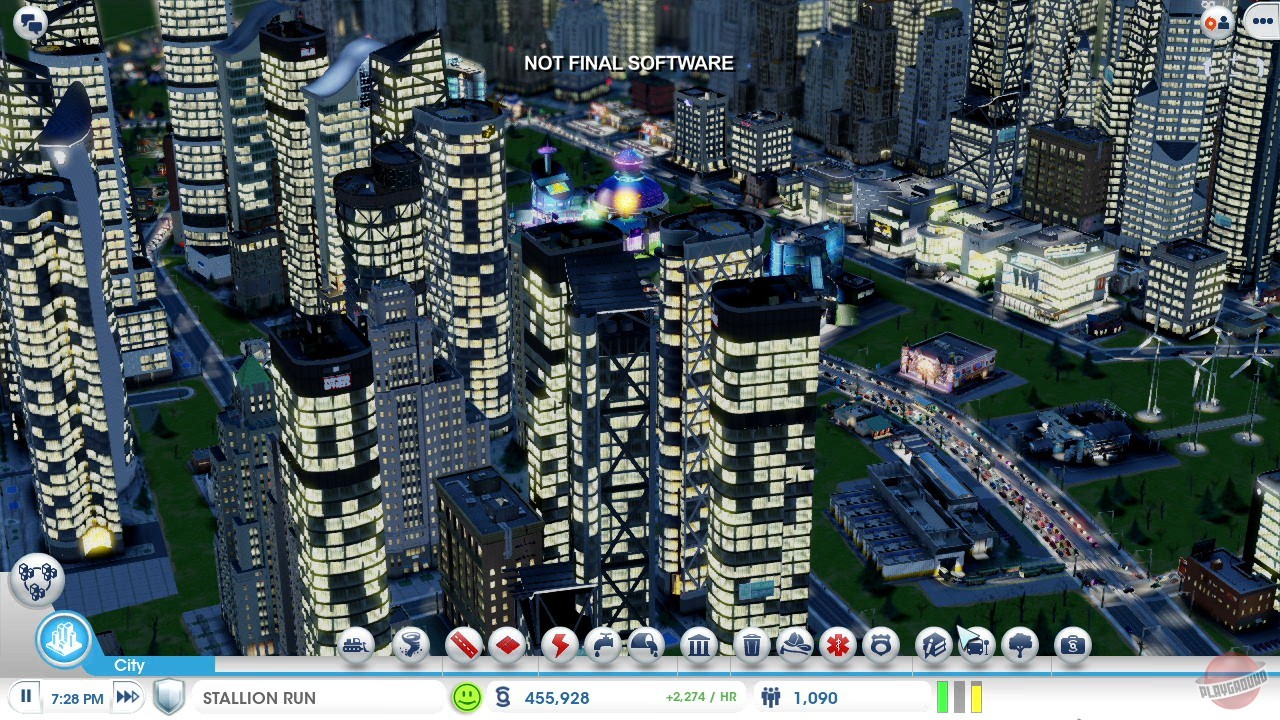Enable fast-forward game speed
1280x720 pixels.
[127, 697]
